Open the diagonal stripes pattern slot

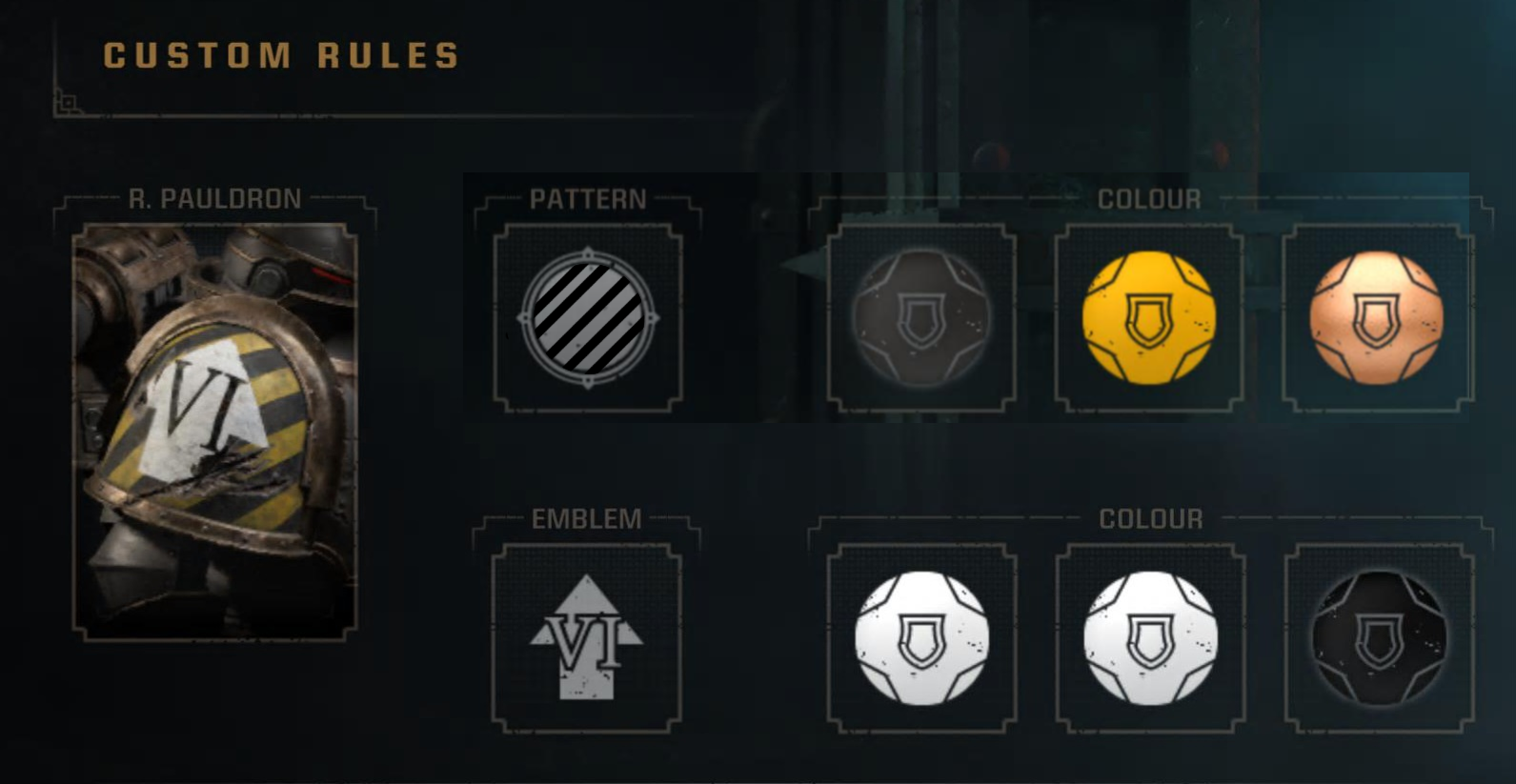(588, 317)
